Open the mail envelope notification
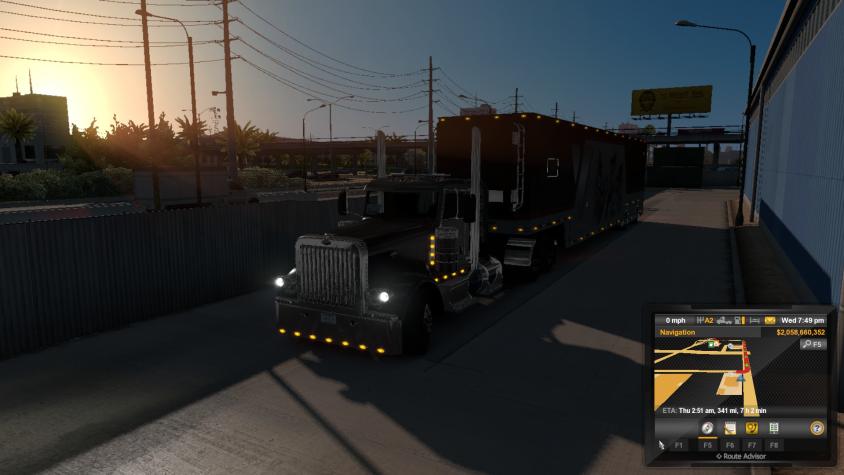Screen dimensions: 844x475 770,320
